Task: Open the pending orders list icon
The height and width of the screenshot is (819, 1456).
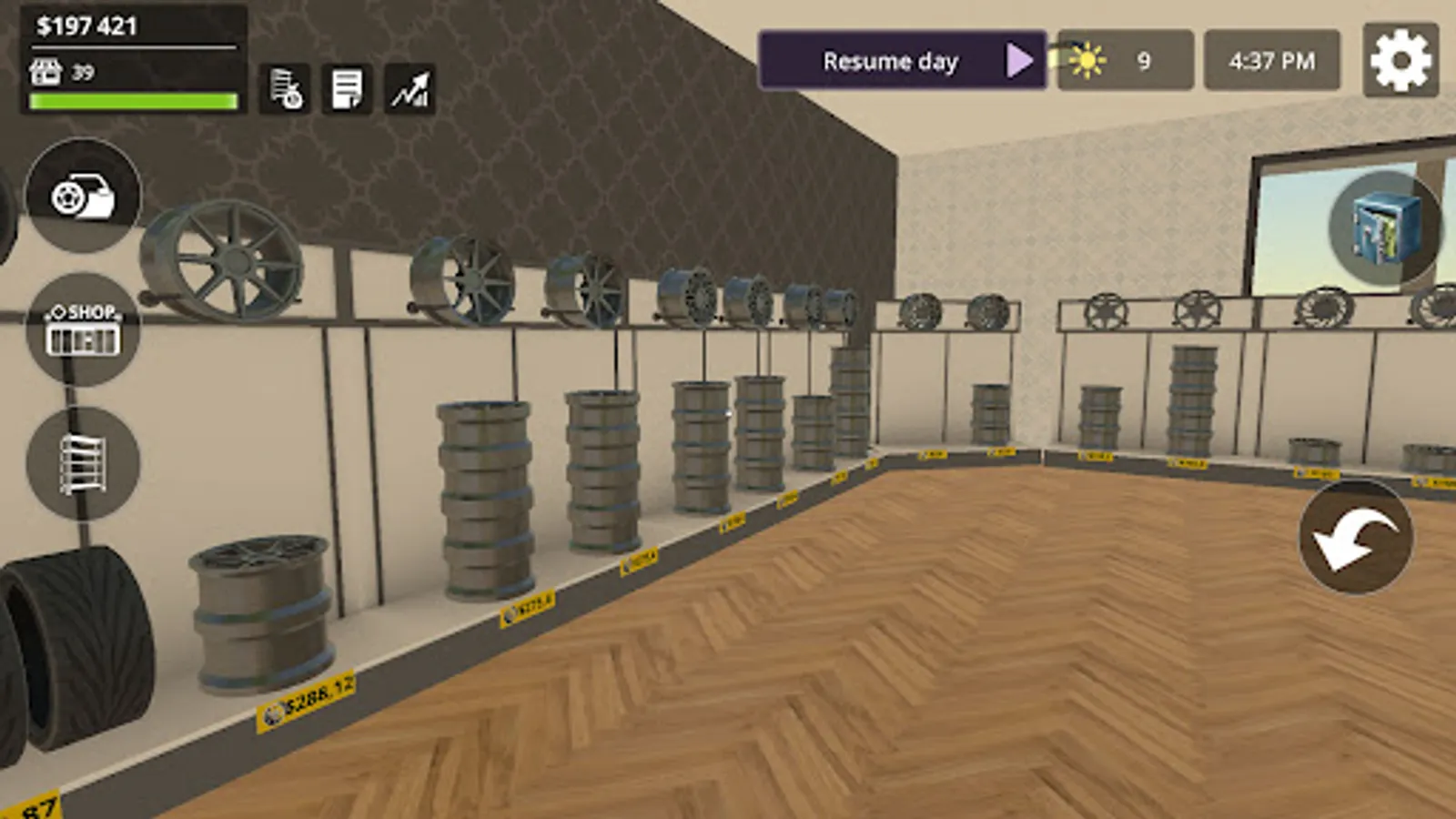Action: [283, 89]
